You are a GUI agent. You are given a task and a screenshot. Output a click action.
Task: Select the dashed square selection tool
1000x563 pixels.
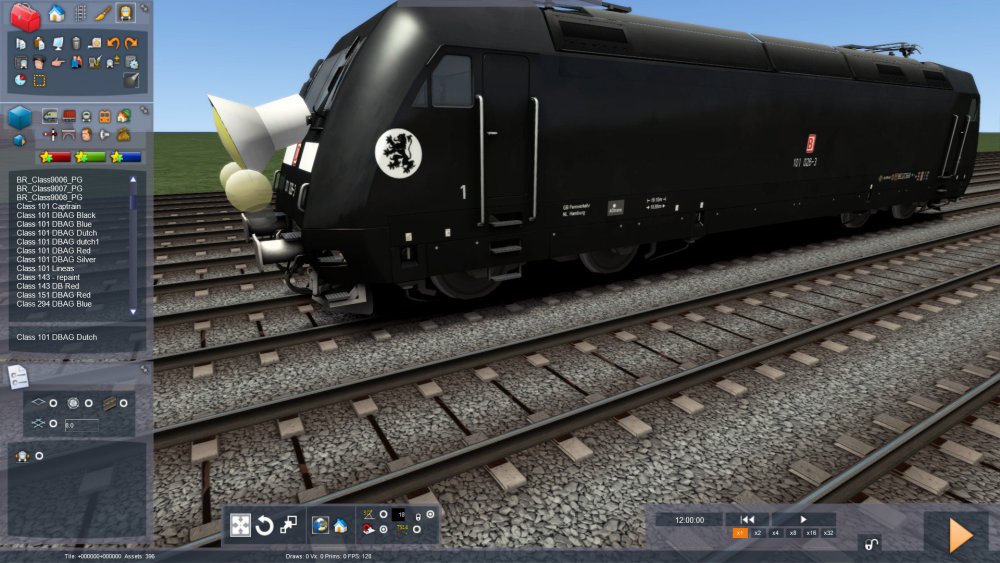[x=39, y=80]
